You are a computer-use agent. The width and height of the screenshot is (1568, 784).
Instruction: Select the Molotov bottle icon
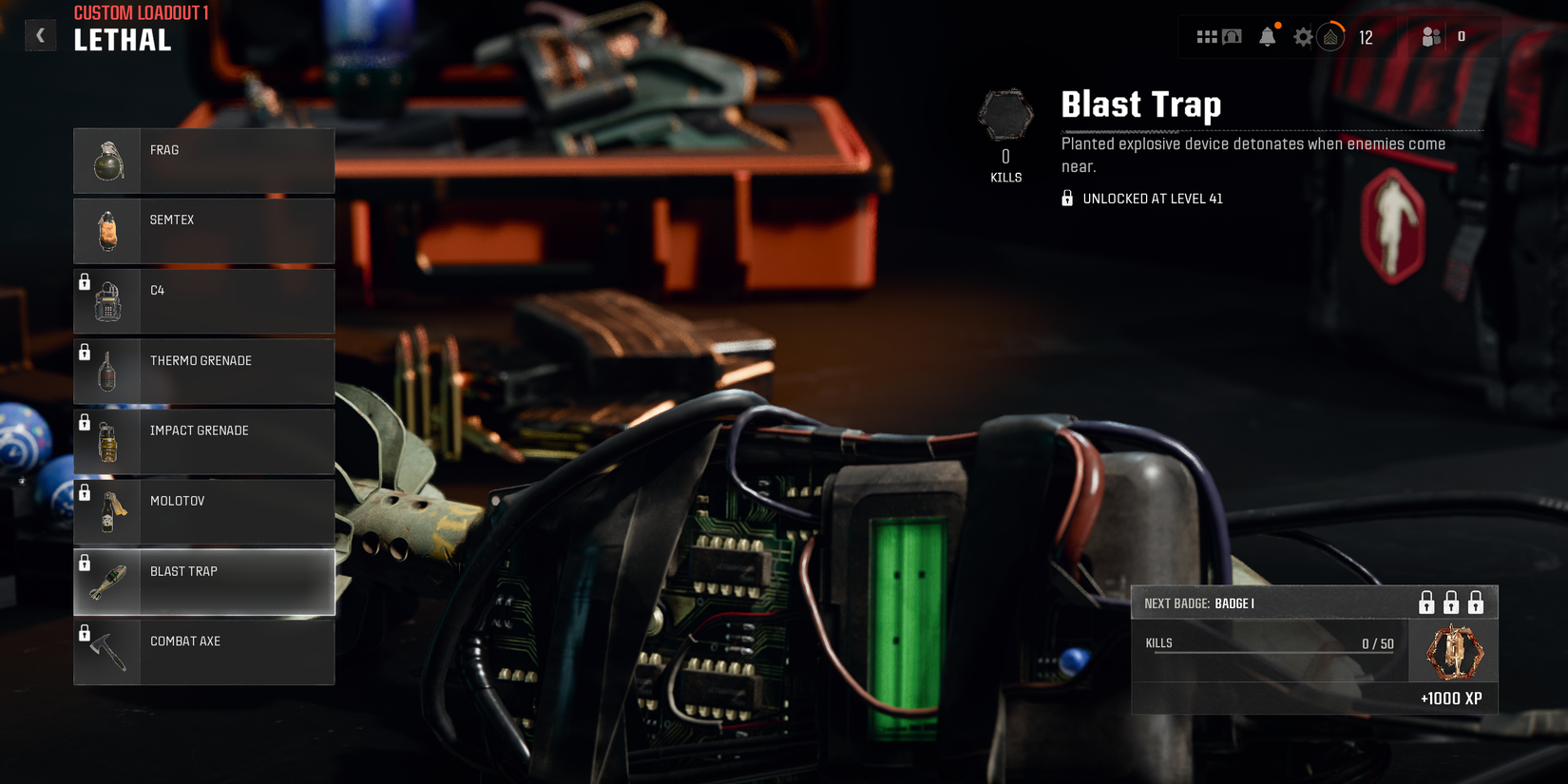click(109, 511)
